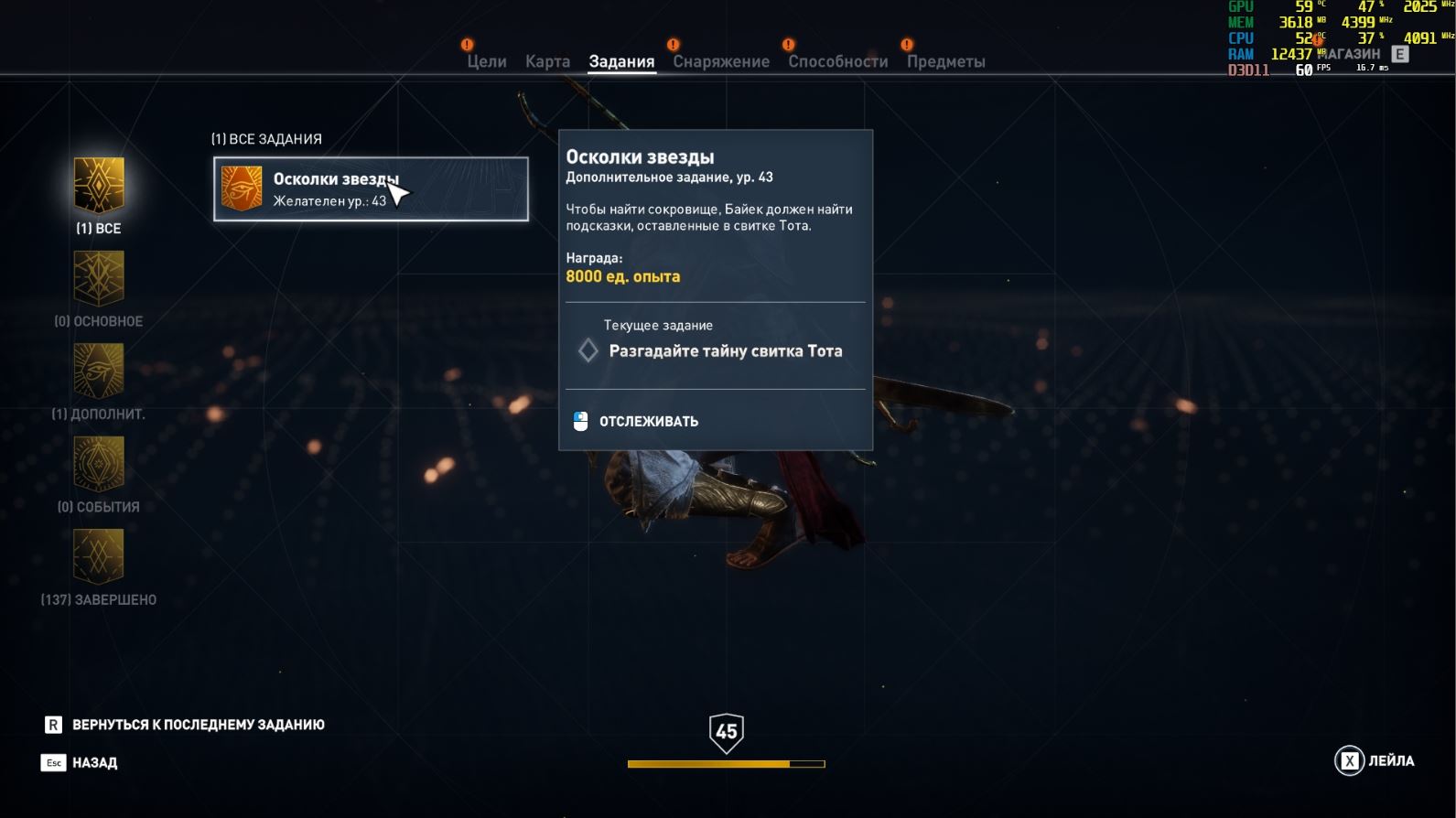Go back with the НАЗАД button

tap(93, 762)
